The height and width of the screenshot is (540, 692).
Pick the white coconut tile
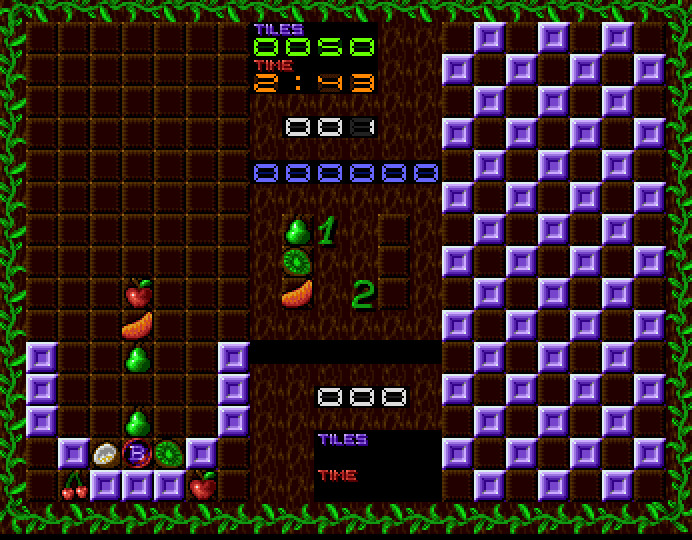[106, 455]
